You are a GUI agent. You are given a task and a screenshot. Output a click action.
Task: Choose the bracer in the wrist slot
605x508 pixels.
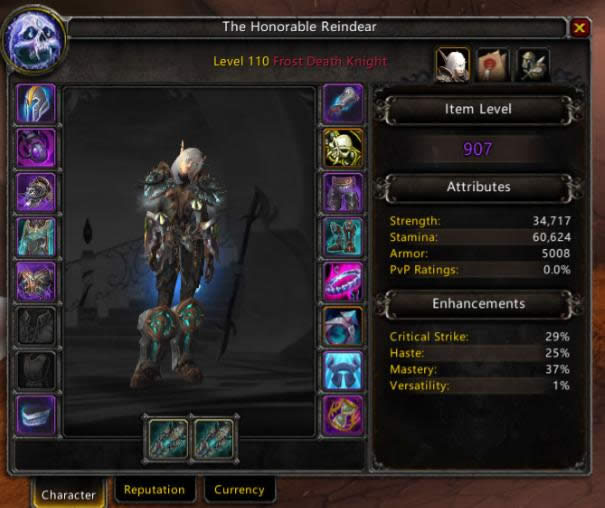36,415
